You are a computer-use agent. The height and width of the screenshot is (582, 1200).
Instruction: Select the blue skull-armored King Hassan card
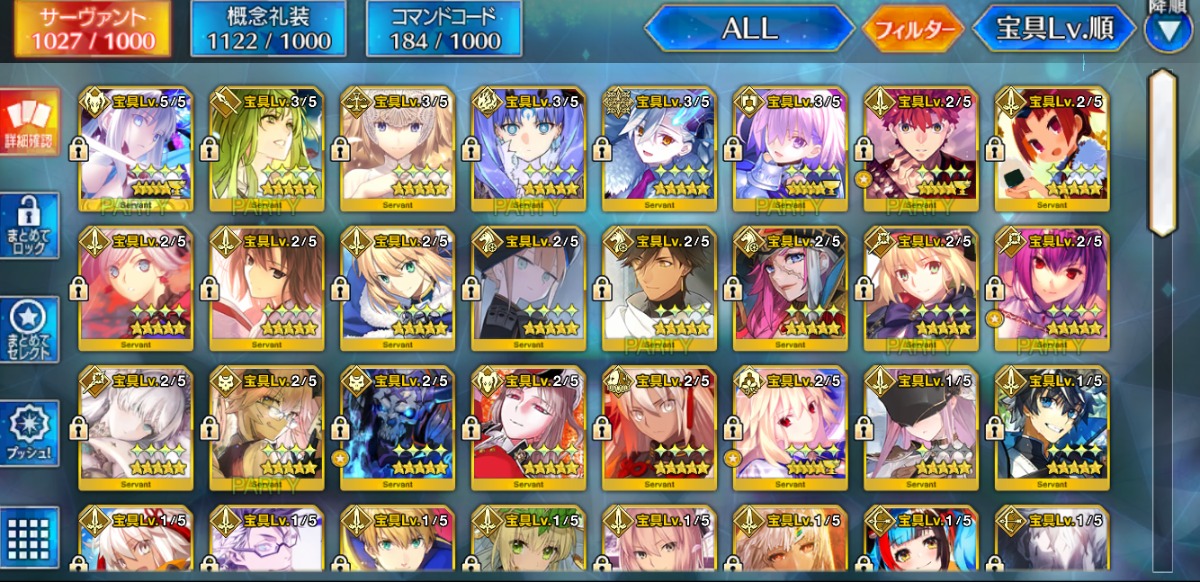(397, 427)
